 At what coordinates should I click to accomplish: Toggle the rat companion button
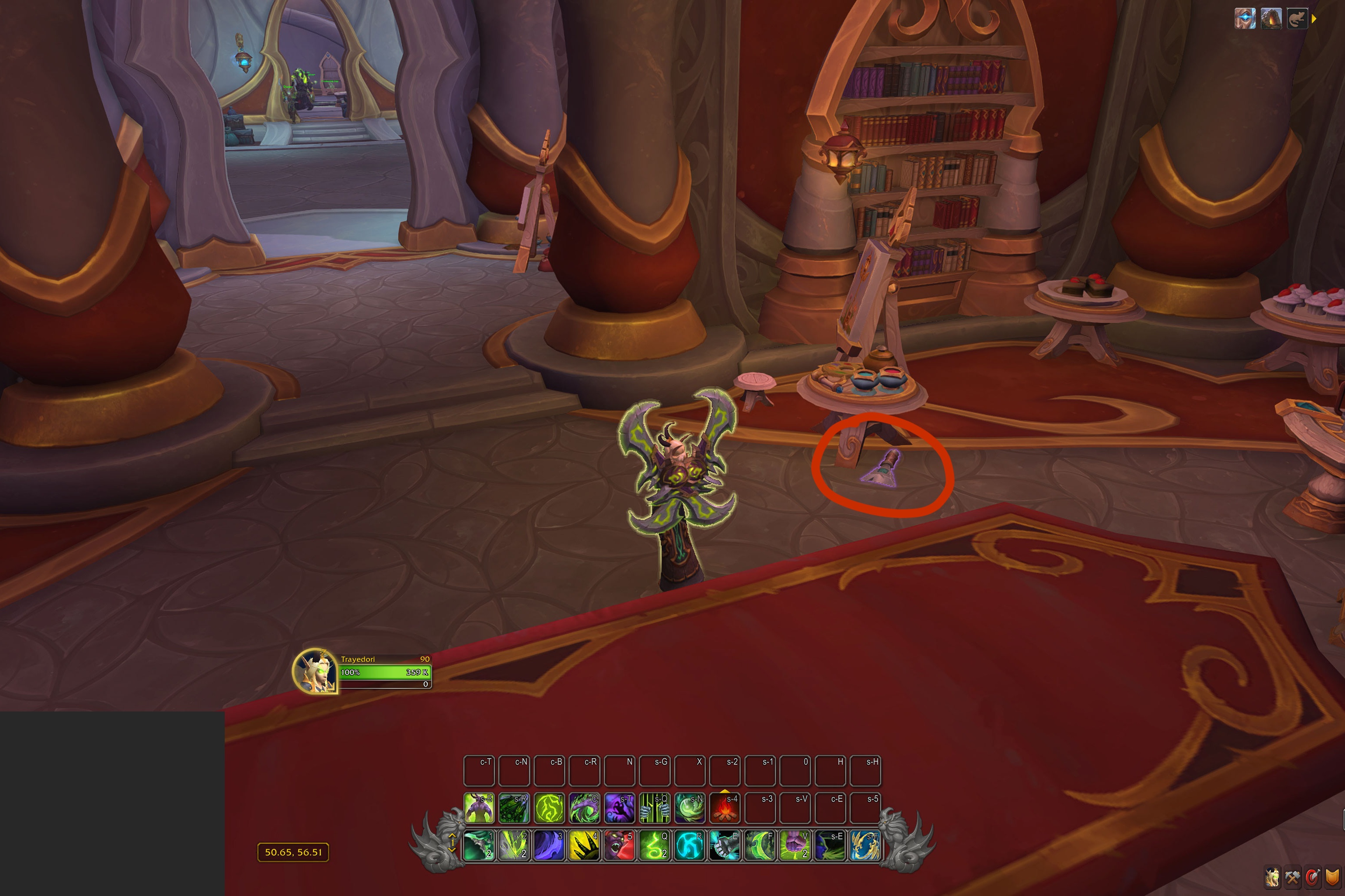[x=1297, y=19]
